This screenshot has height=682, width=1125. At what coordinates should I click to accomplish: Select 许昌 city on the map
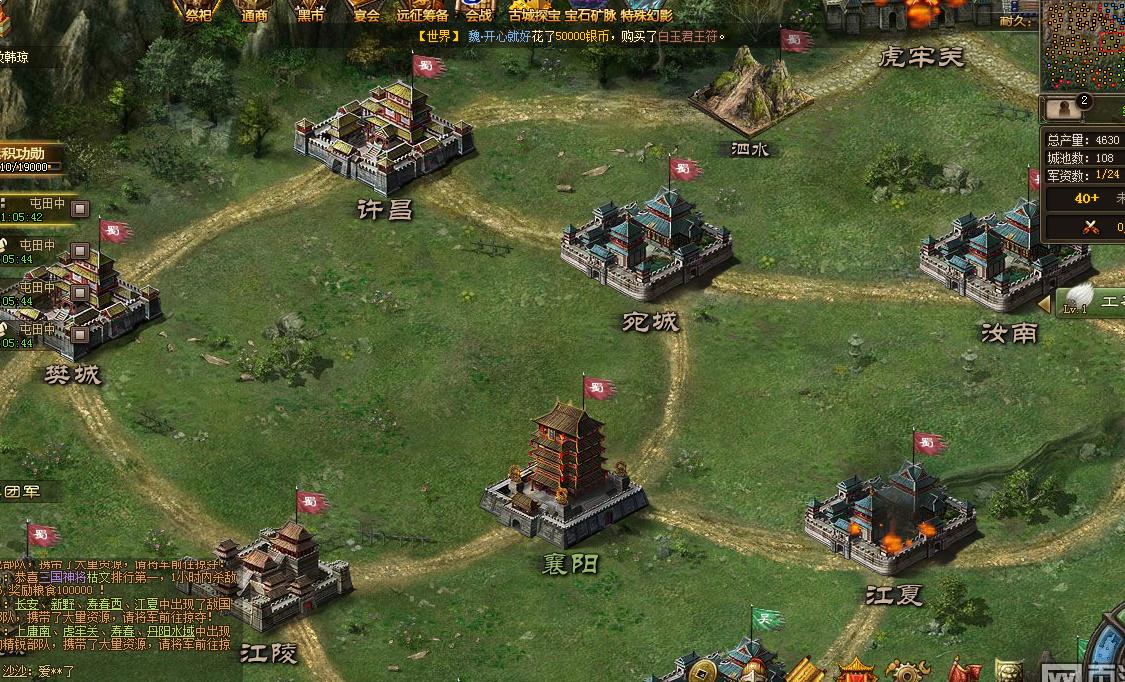[385, 138]
